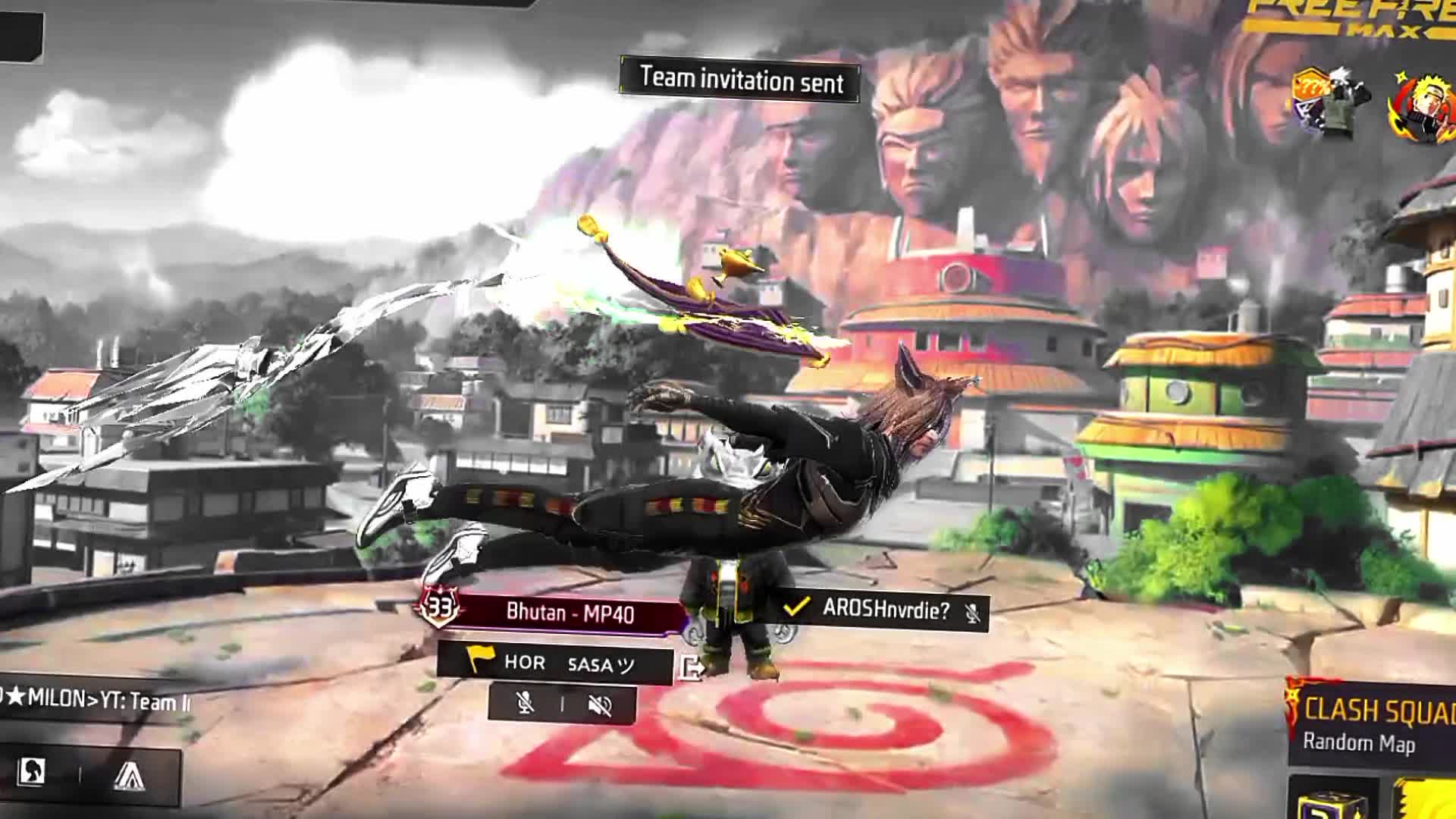Toggle the muted microphone
The image size is (1456, 819).
(524, 704)
